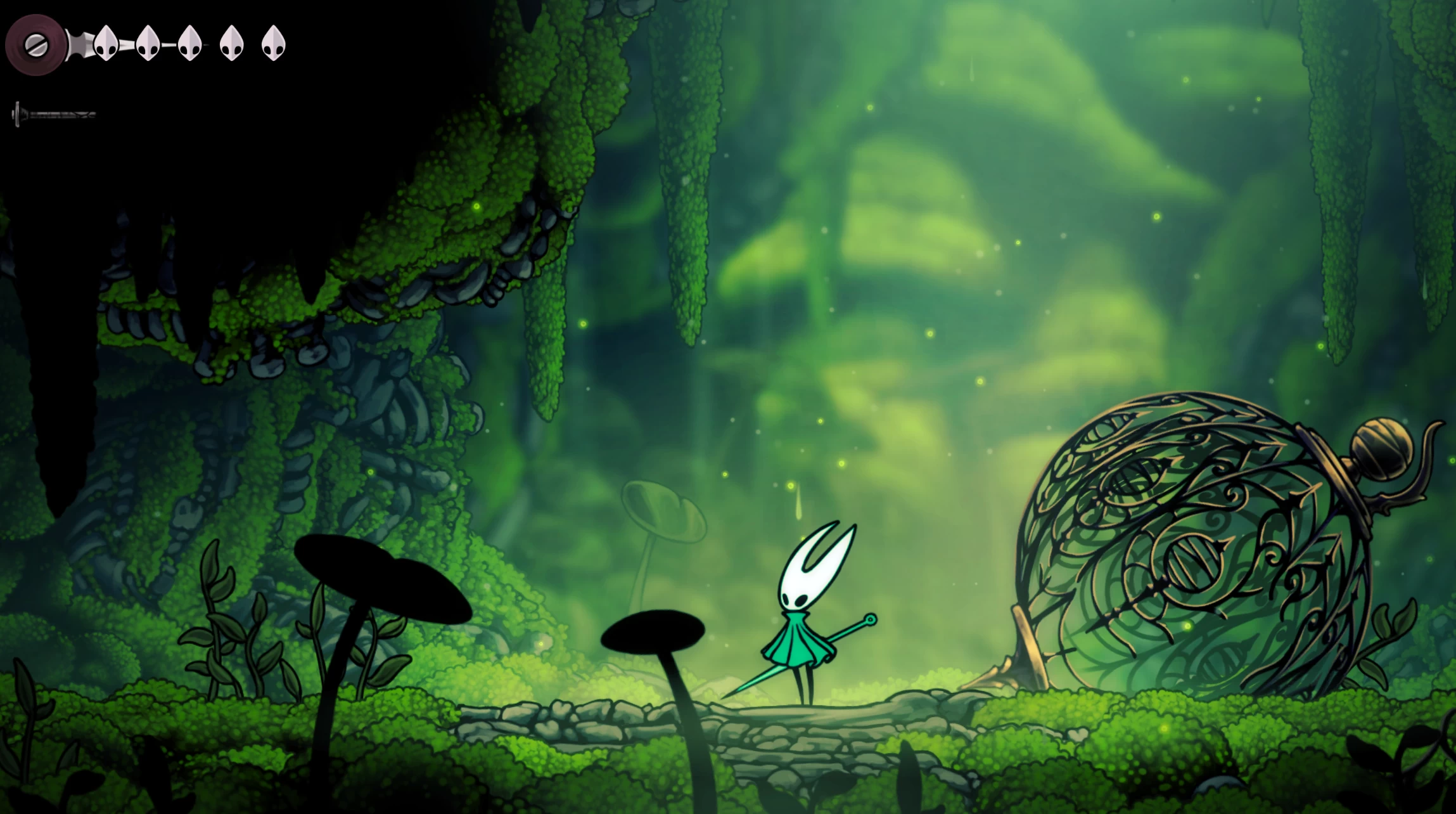Click the round silk spool gauge

point(36,43)
